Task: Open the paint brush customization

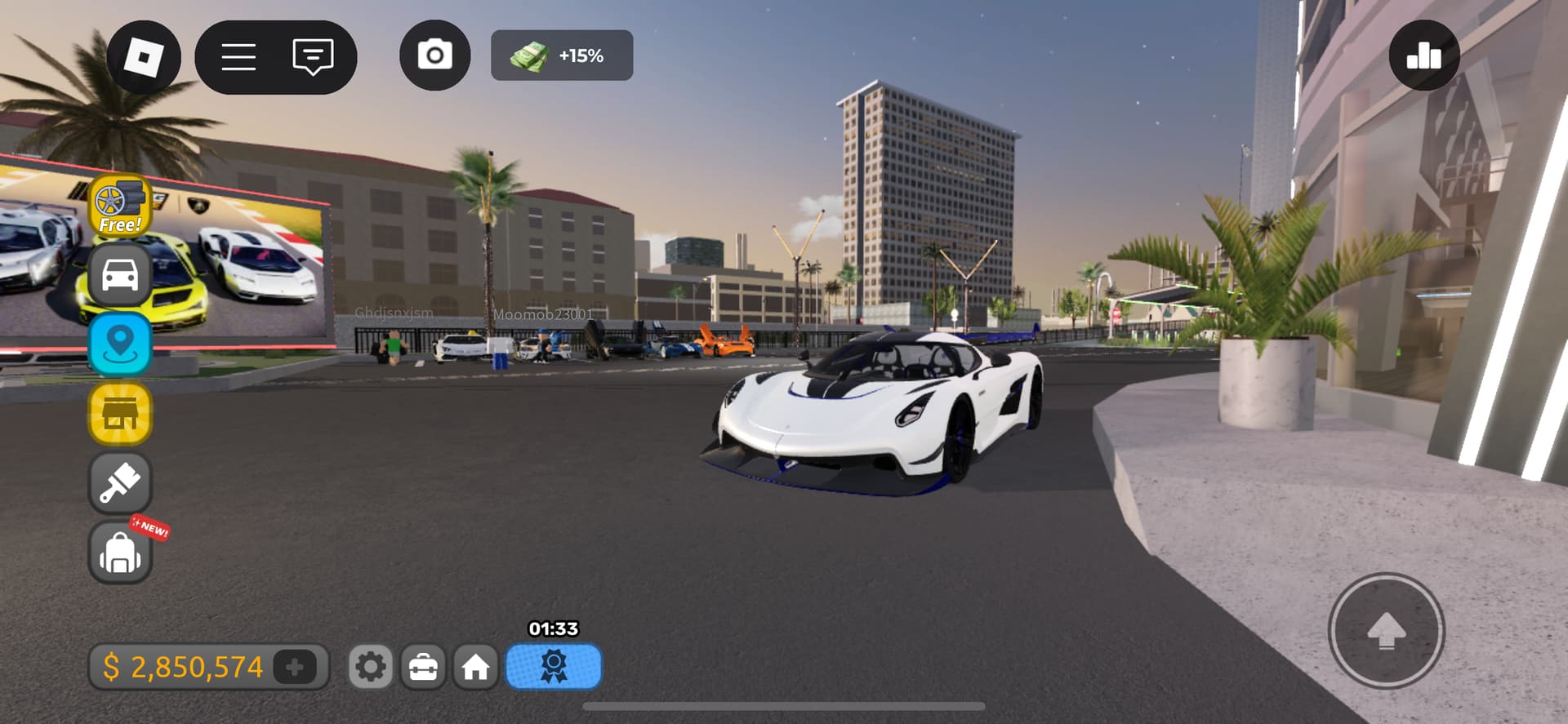Action: [x=120, y=482]
